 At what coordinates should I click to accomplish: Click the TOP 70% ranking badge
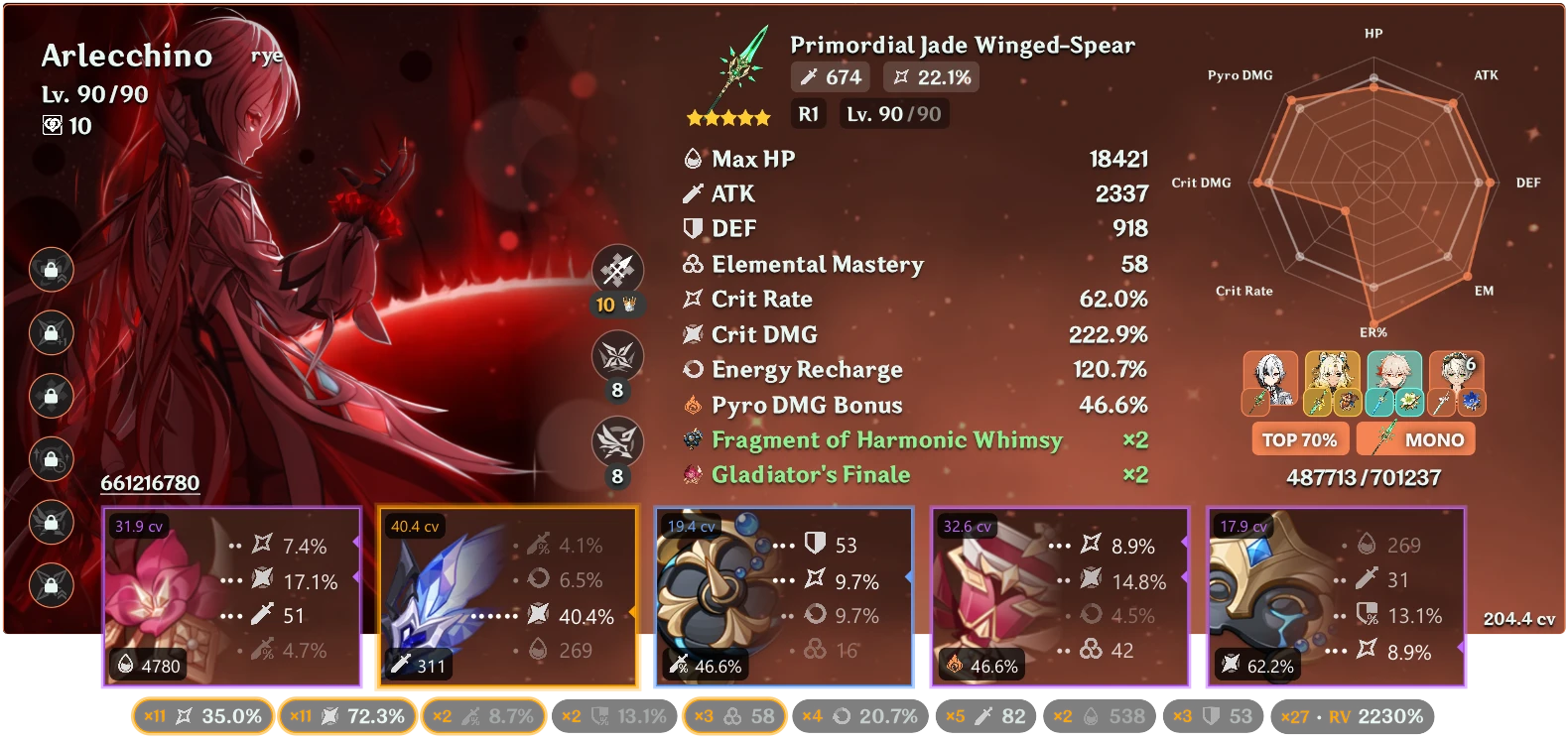1300,438
